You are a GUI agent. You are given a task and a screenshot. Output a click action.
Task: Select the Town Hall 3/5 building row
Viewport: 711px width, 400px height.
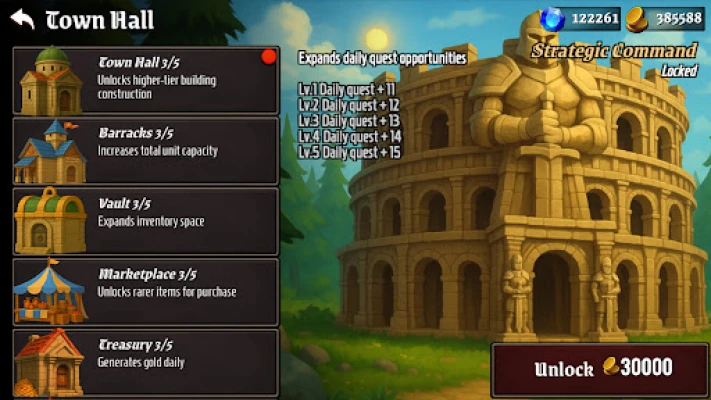point(145,80)
